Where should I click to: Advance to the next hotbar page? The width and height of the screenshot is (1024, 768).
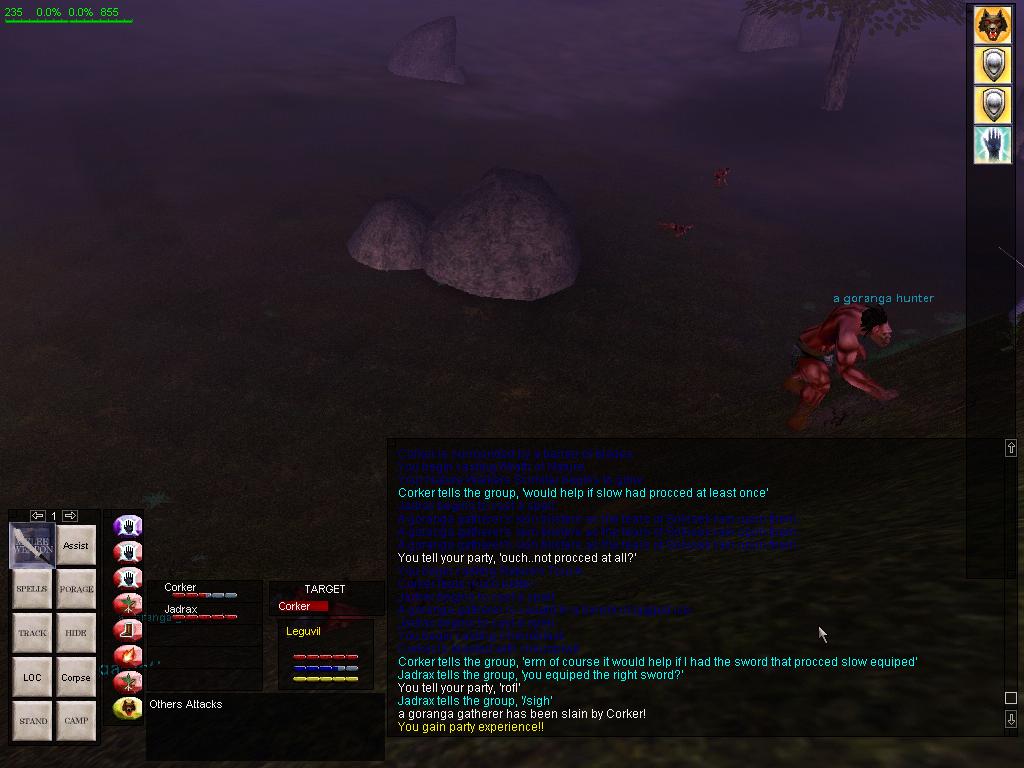pyautogui.click(x=70, y=516)
